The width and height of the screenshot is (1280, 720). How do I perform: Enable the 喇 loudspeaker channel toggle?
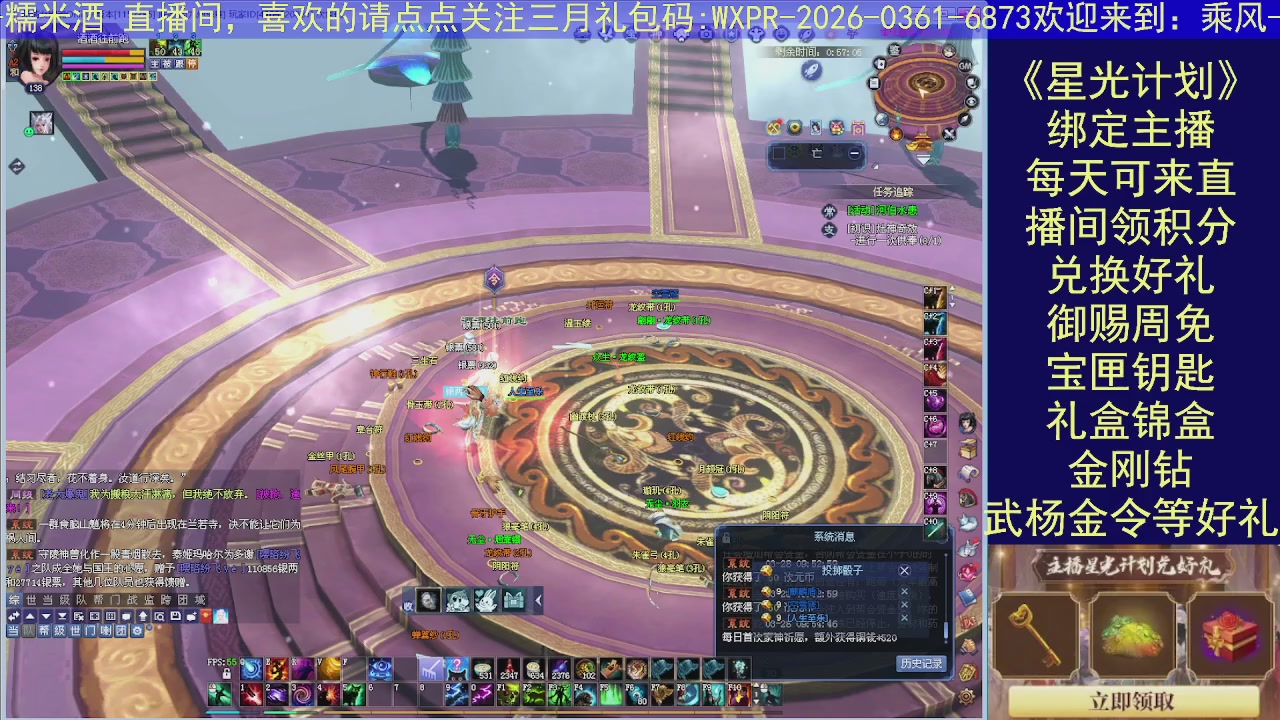click(x=105, y=631)
